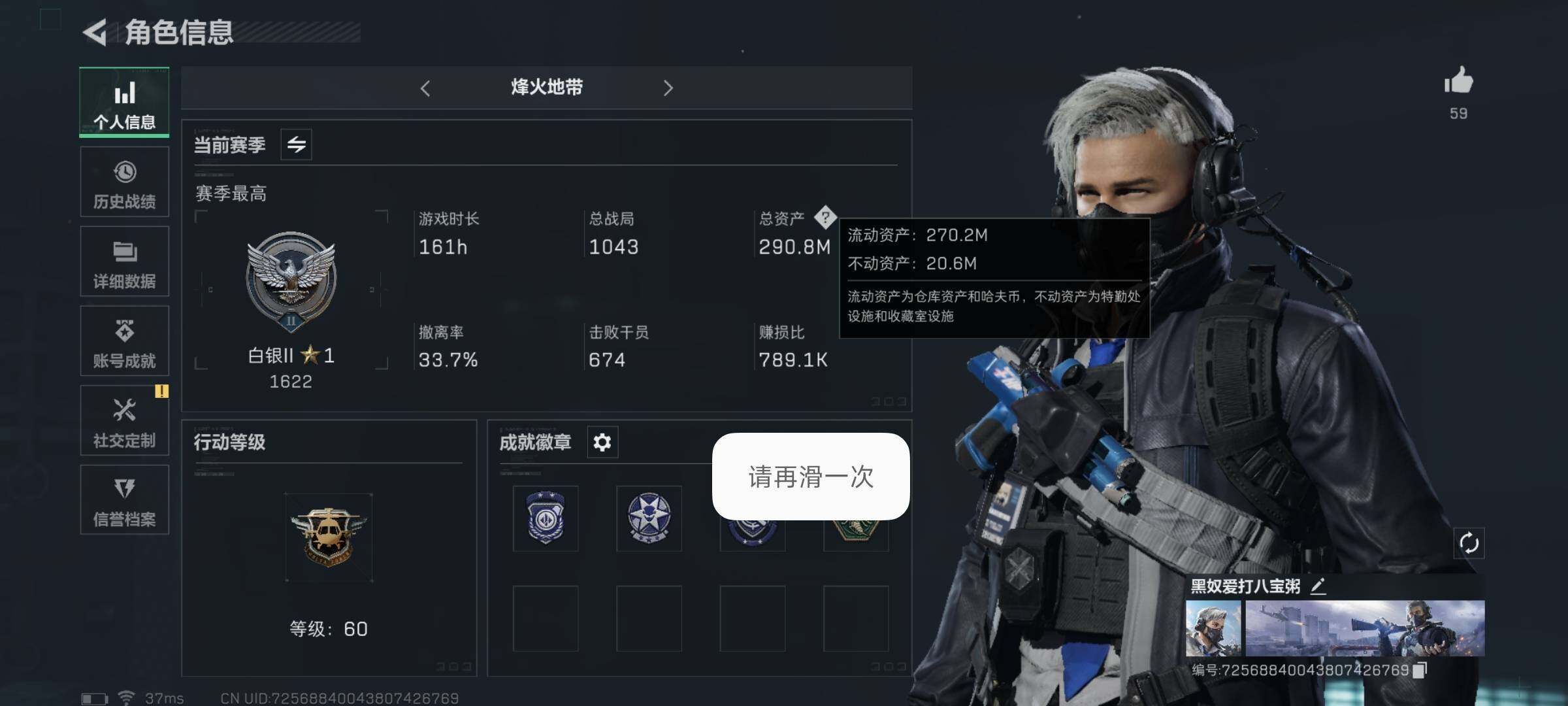Click the left arrow beside 烽火地带
The height and width of the screenshot is (706, 1568).
coord(426,88)
